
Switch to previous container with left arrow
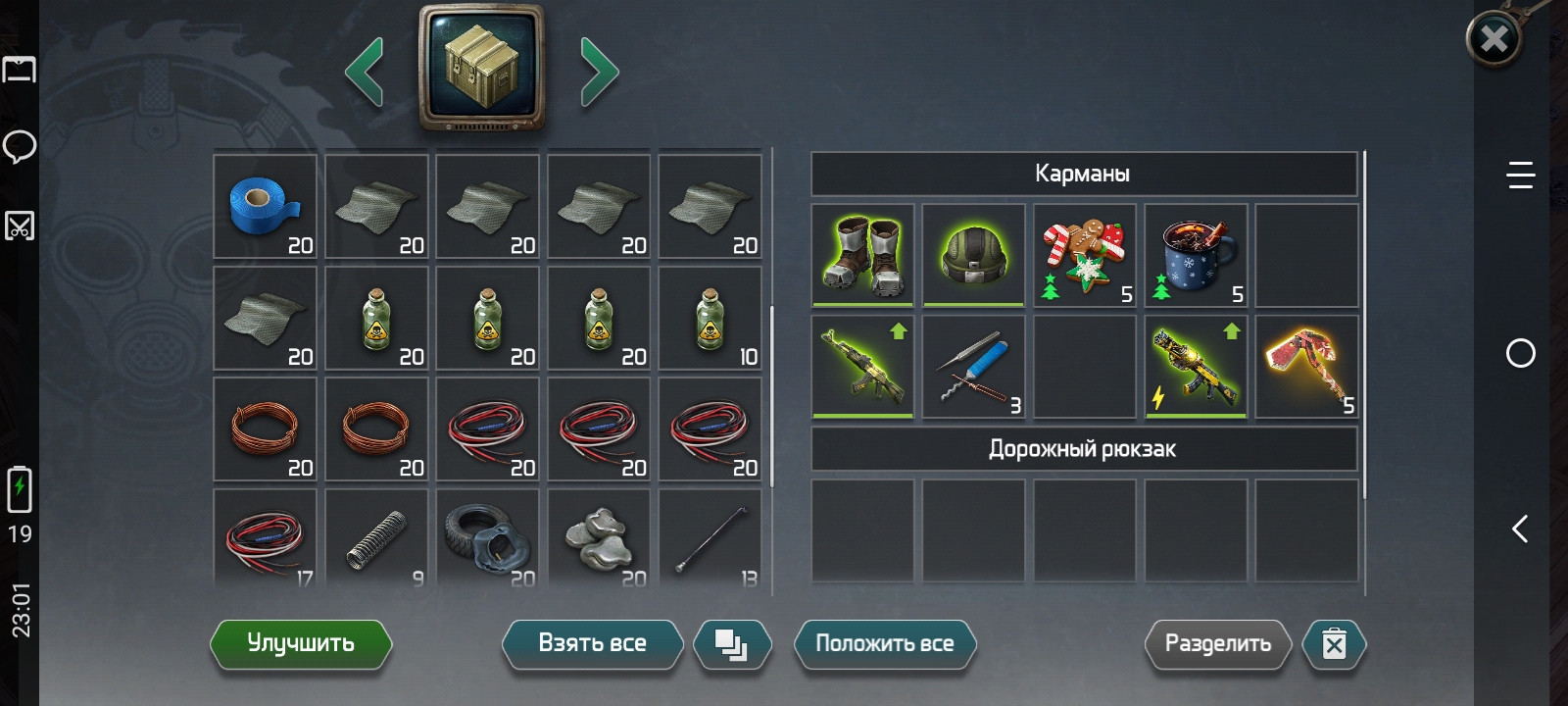pos(365,71)
